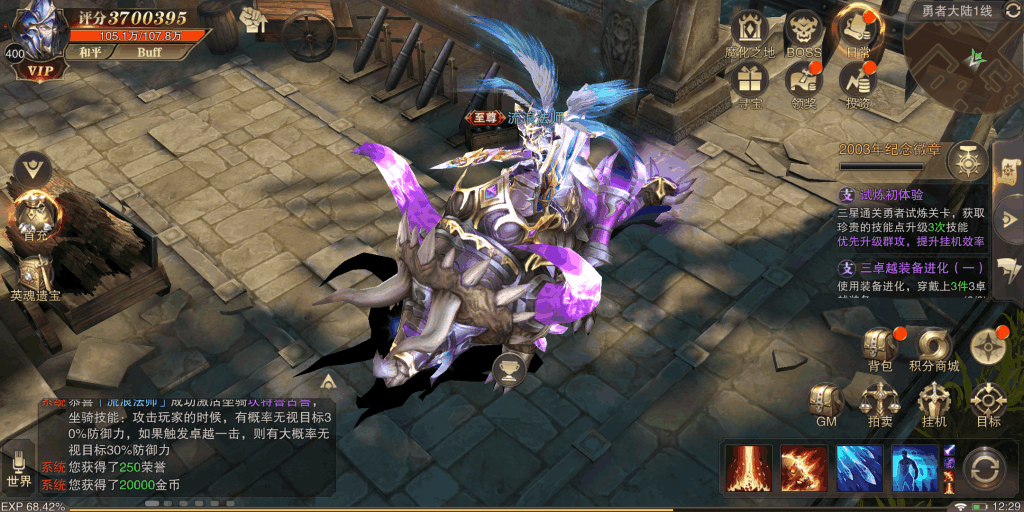Activate the glowing blue figure skill
The height and width of the screenshot is (512, 1024).
pyautogui.click(x=915, y=469)
